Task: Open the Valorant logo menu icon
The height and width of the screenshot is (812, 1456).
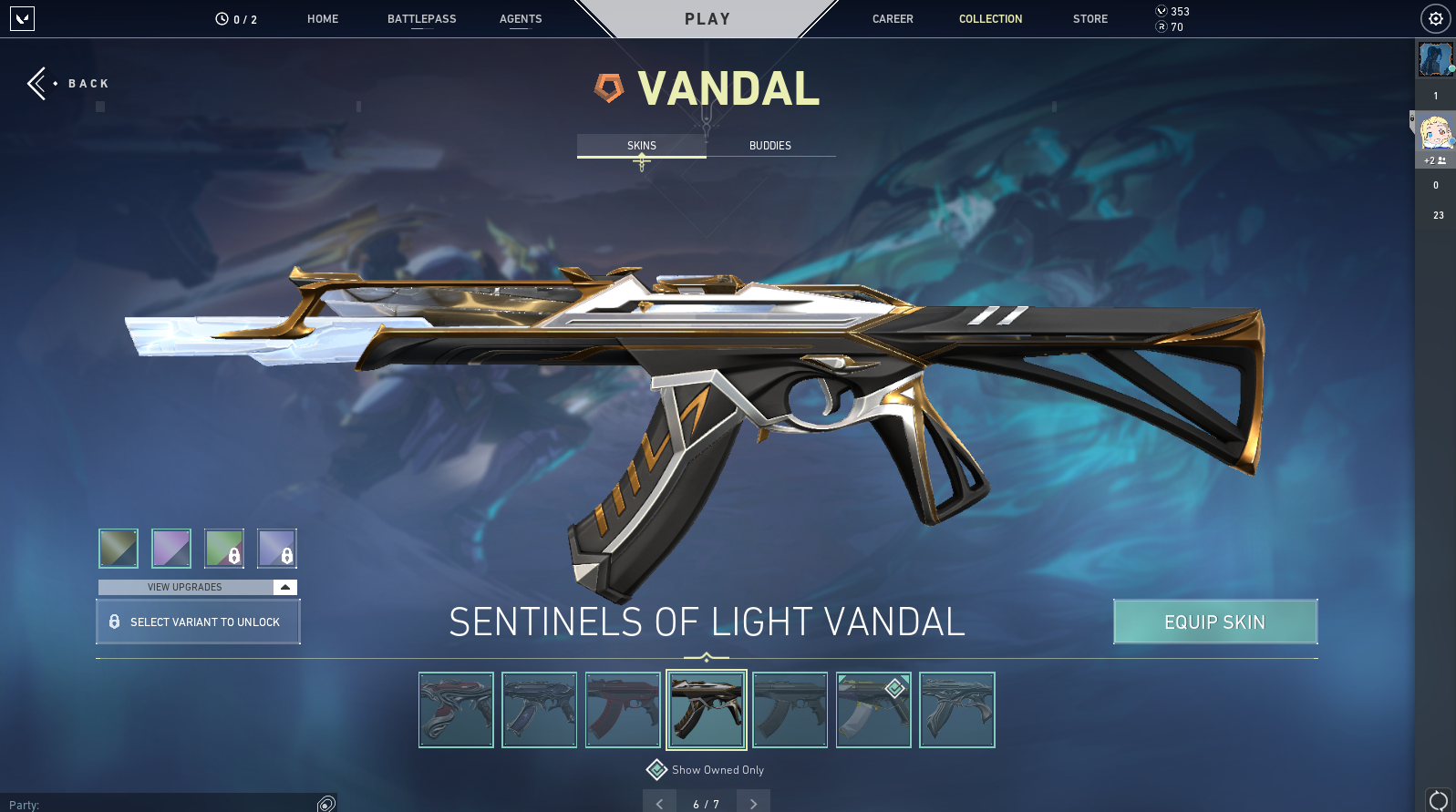Action: 23,19
